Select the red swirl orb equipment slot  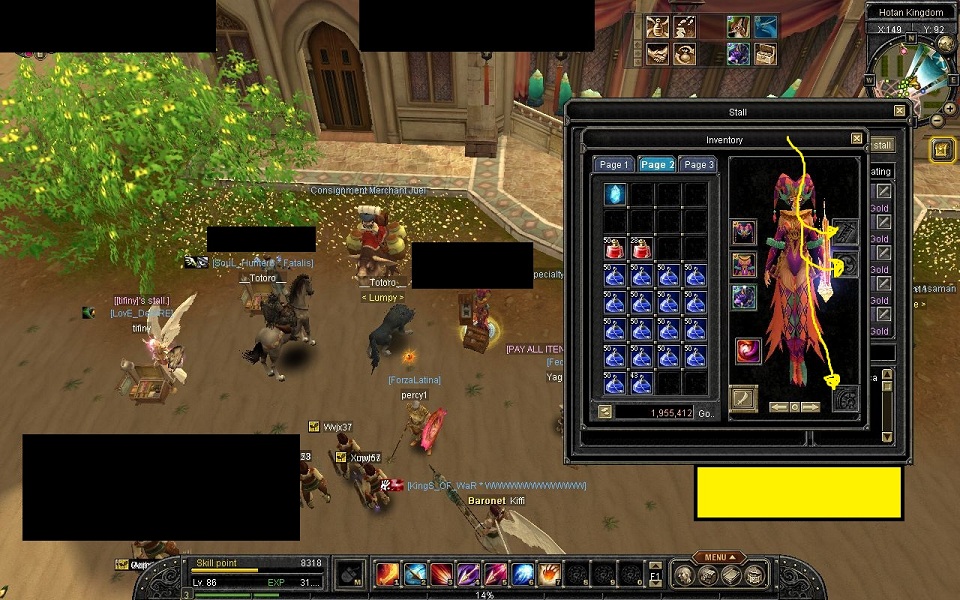coord(748,350)
